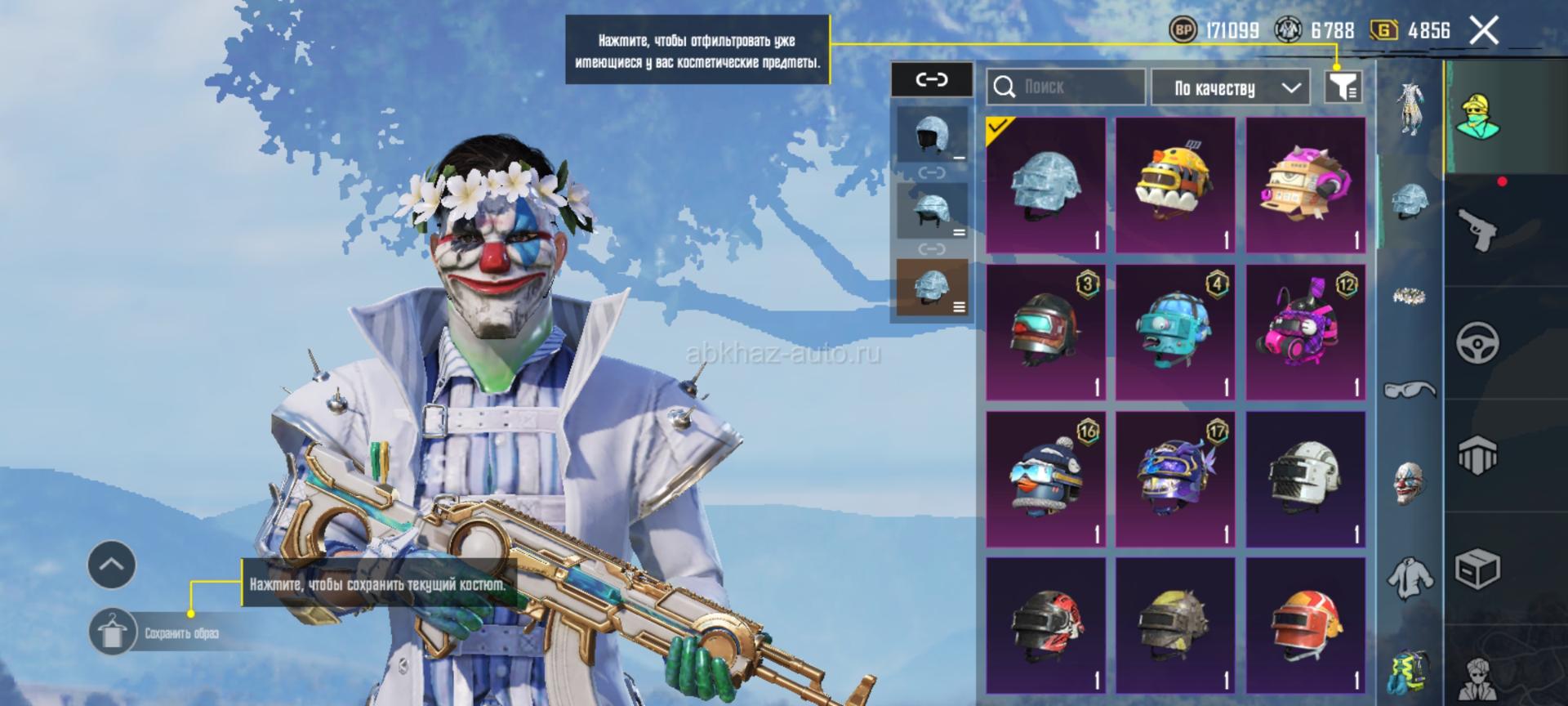The image size is (1568, 706).
Task: Select the equipped glacier helmet tile
Action: coord(1045,185)
